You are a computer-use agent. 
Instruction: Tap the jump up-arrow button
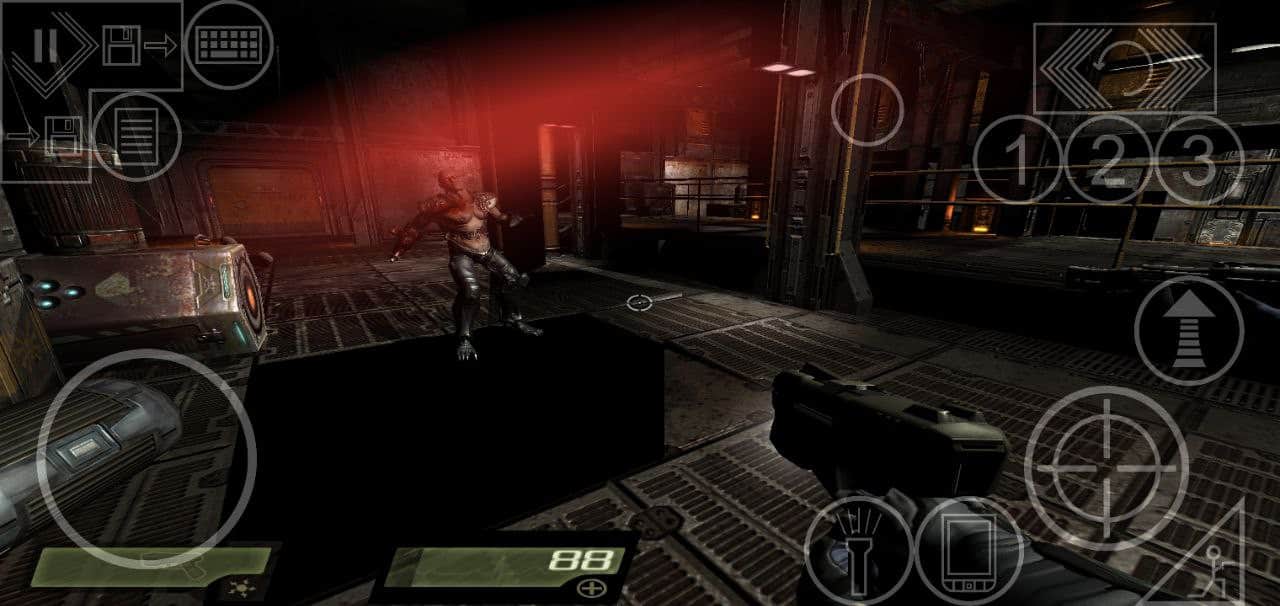coord(1189,331)
